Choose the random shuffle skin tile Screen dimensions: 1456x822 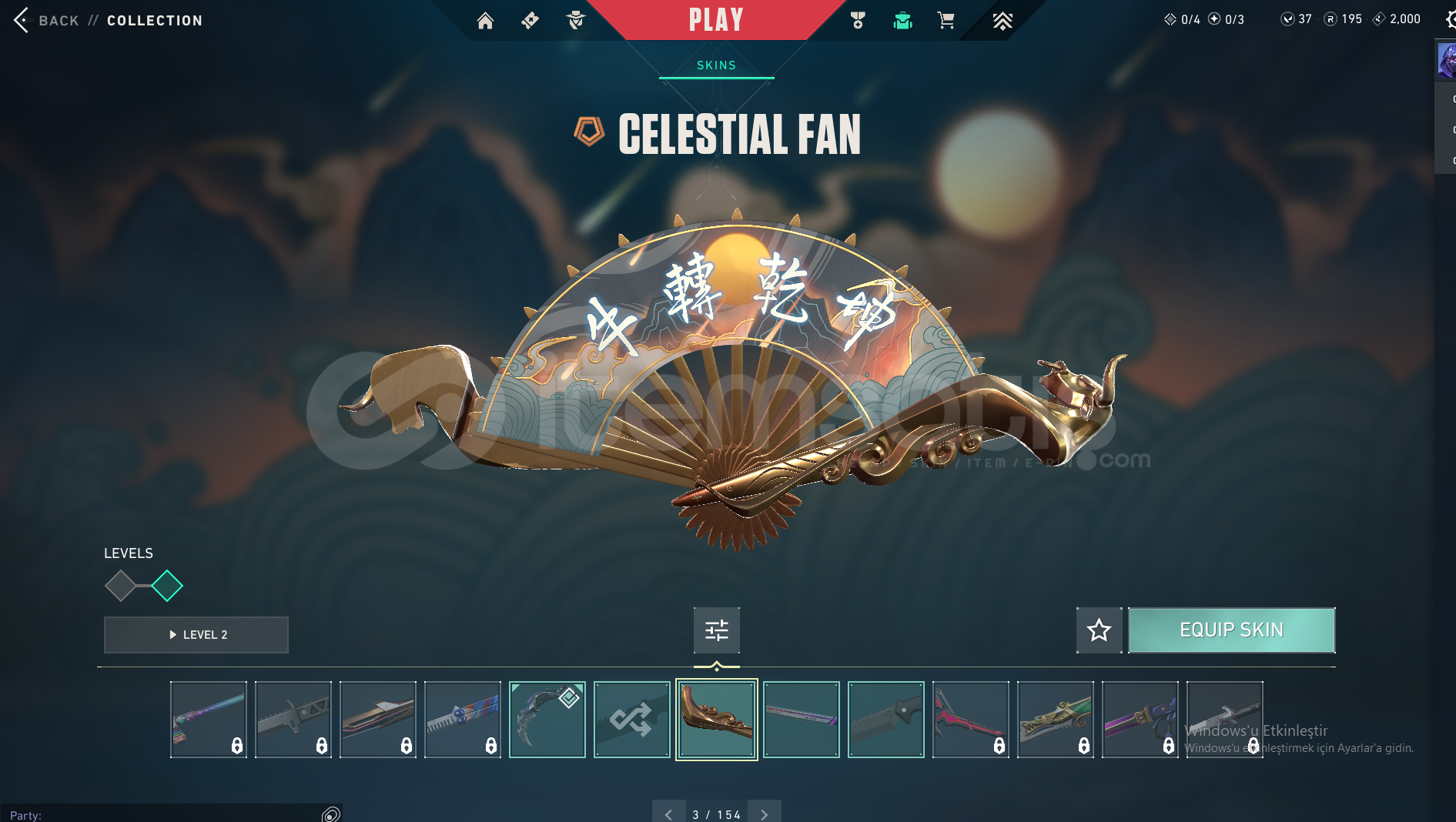point(631,720)
